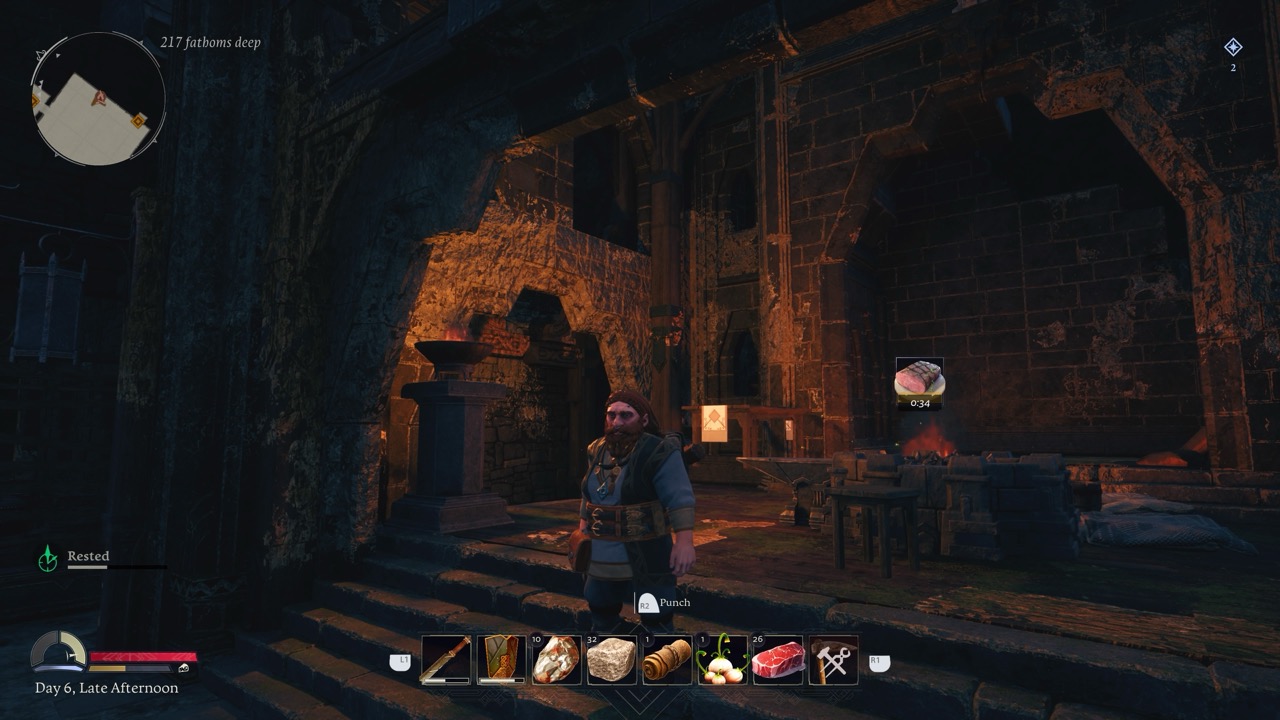Select the sword hotbar slot
This screenshot has width=1280, height=720.
click(446, 660)
